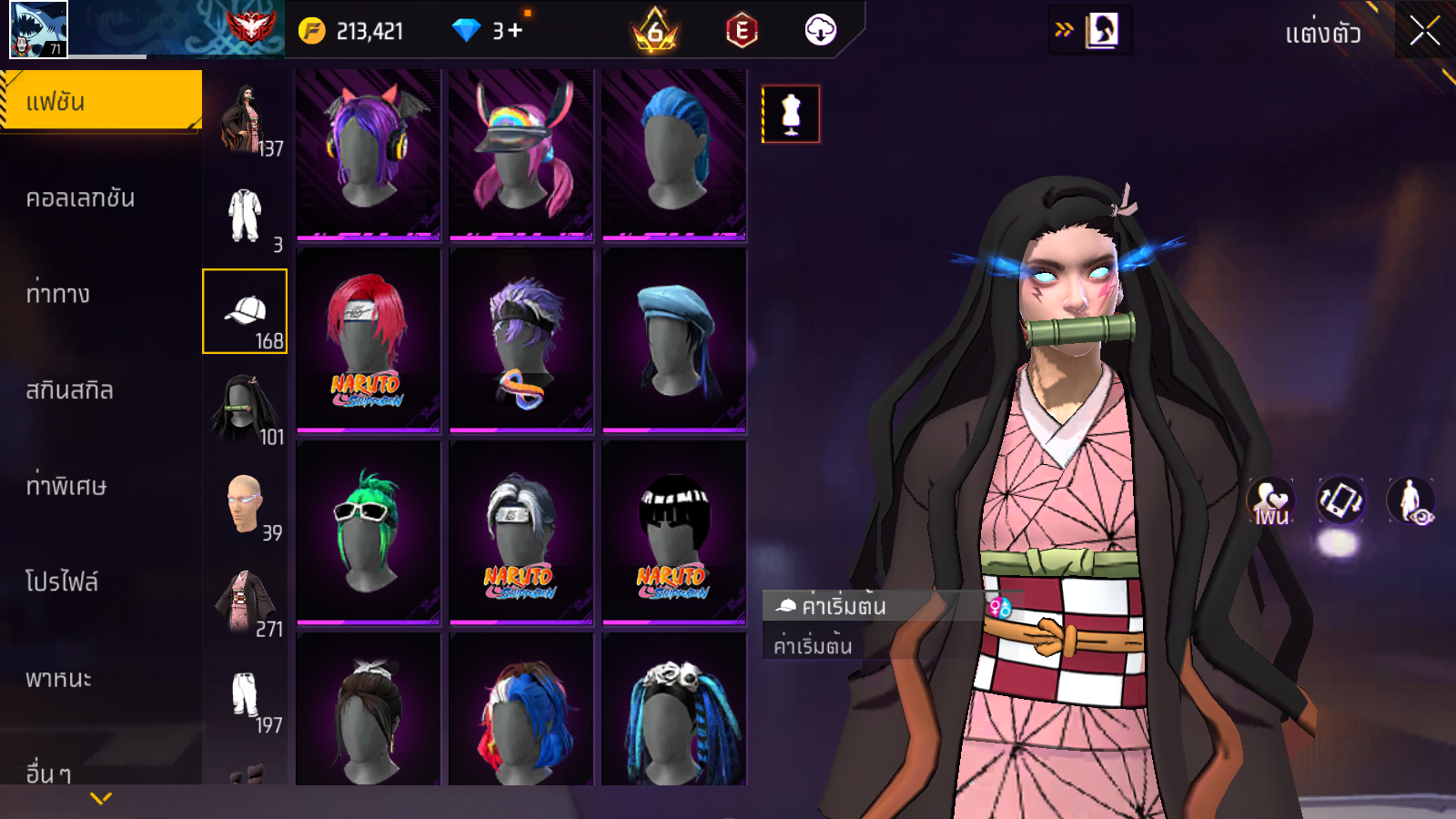Select the สกินสกิล category
This screenshot has height=819, width=1456.
(70, 390)
